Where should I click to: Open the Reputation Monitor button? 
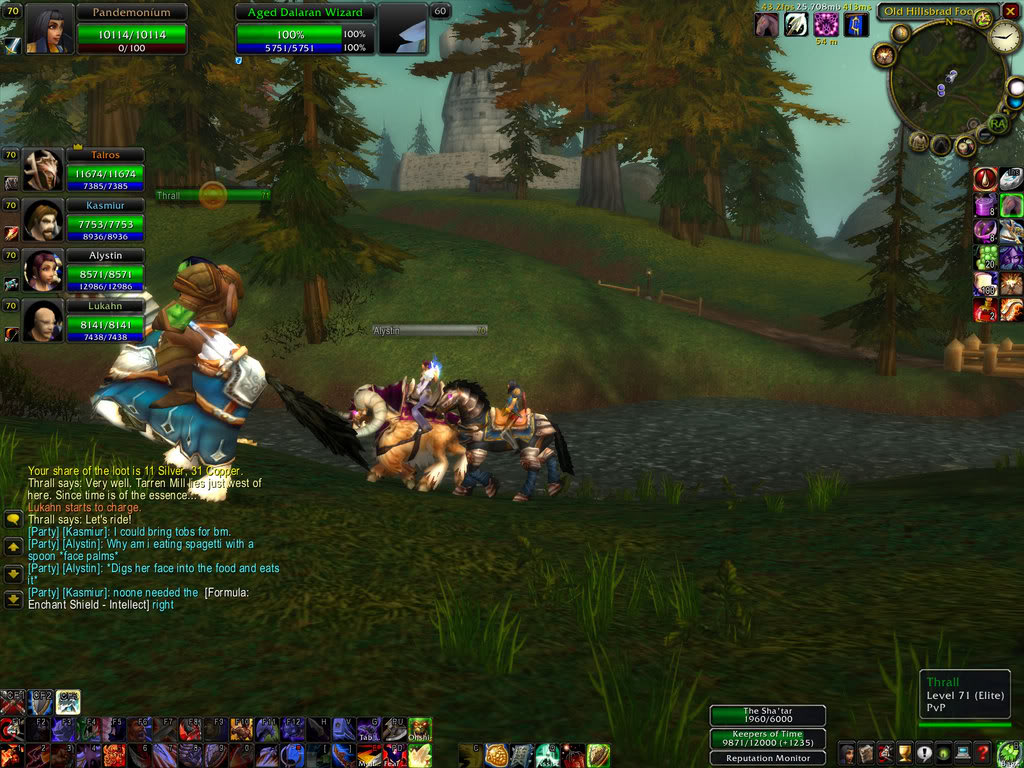point(767,758)
